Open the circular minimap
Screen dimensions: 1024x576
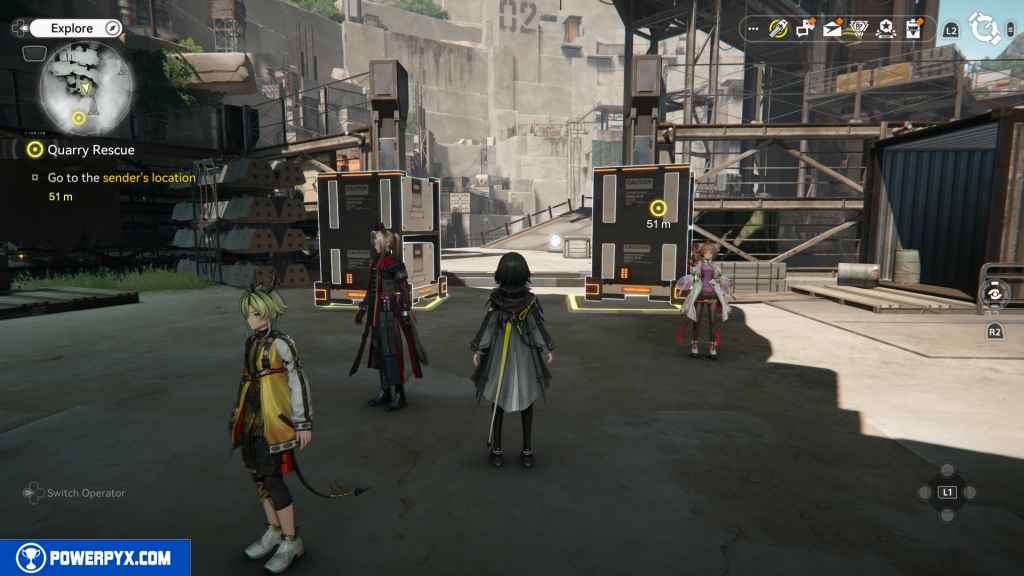pyautogui.click(x=86, y=88)
